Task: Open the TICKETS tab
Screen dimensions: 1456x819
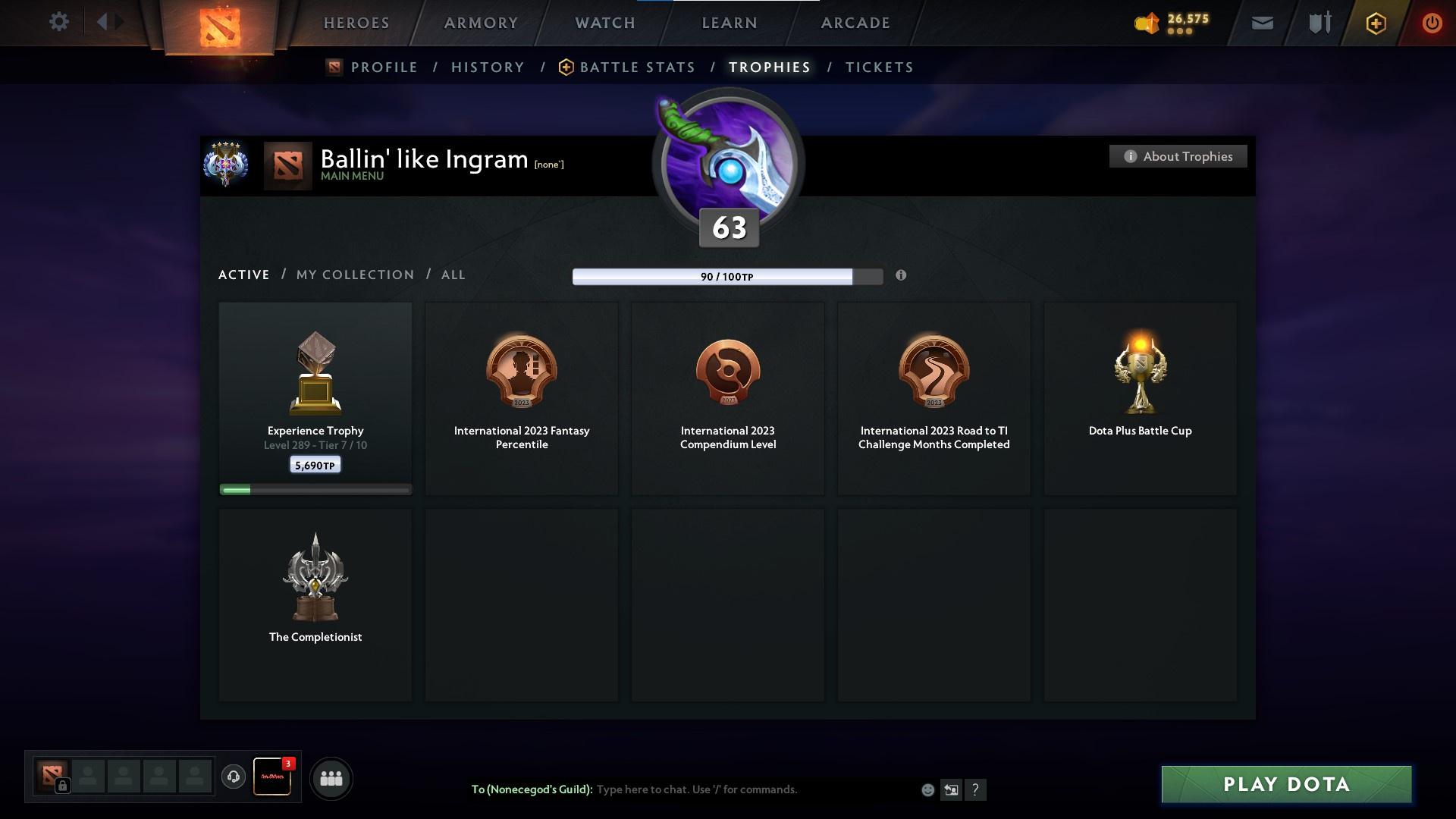Action: click(878, 67)
